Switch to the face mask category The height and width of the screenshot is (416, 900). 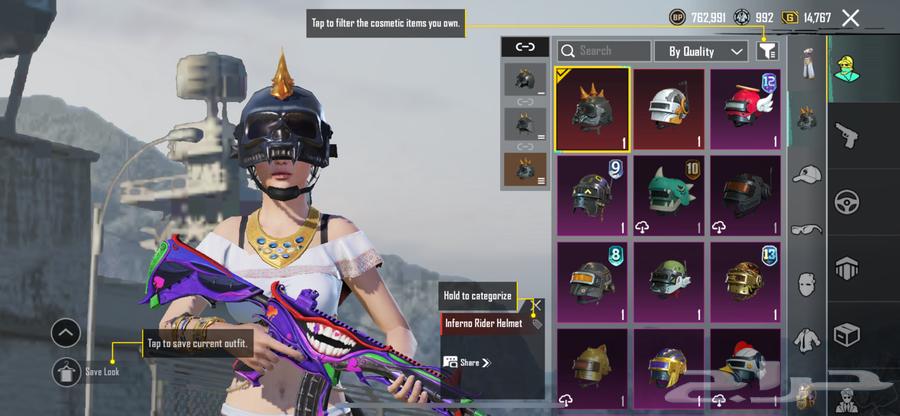coord(807,284)
